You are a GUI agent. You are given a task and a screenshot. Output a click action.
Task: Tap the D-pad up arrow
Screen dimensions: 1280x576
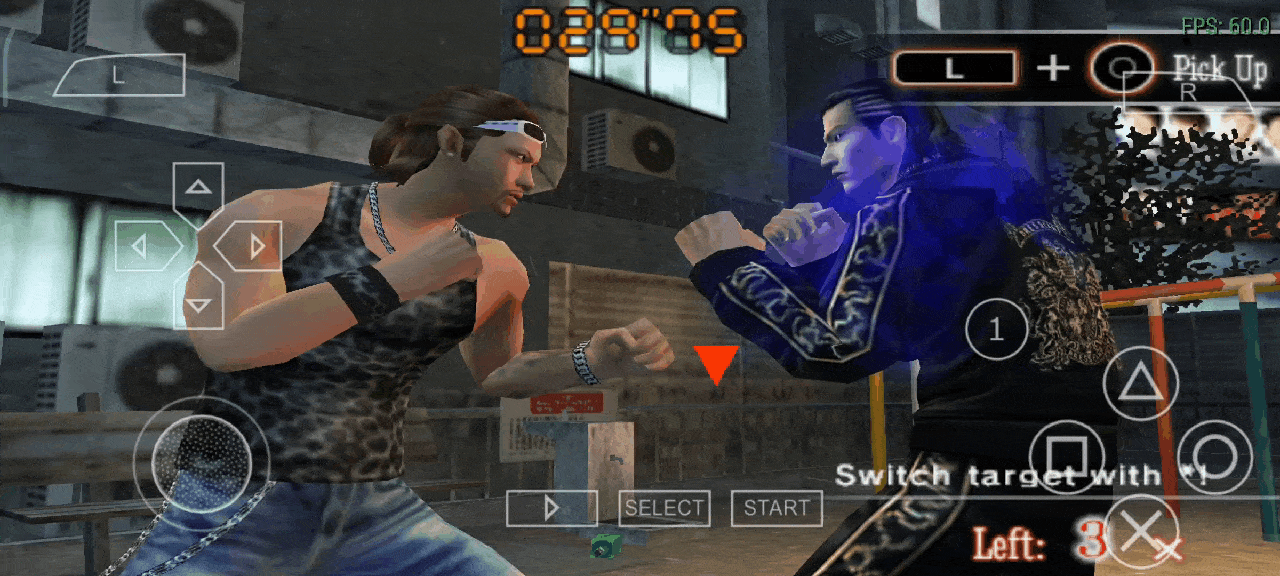coord(199,187)
